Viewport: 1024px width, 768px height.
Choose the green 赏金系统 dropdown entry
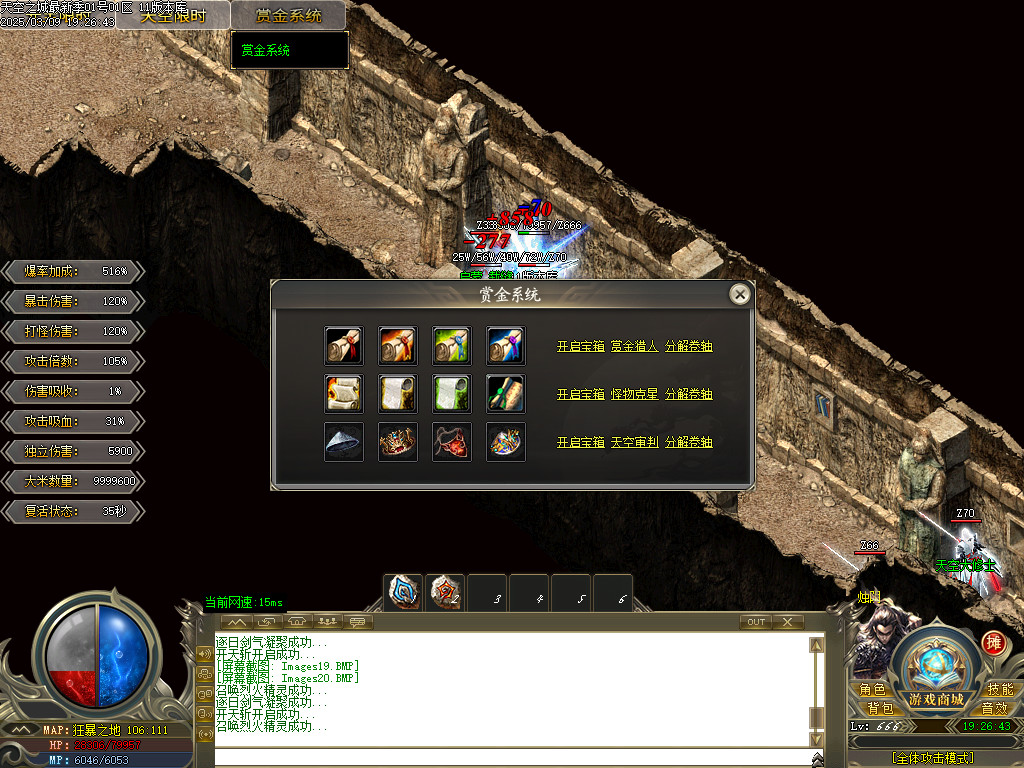point(266,50)
